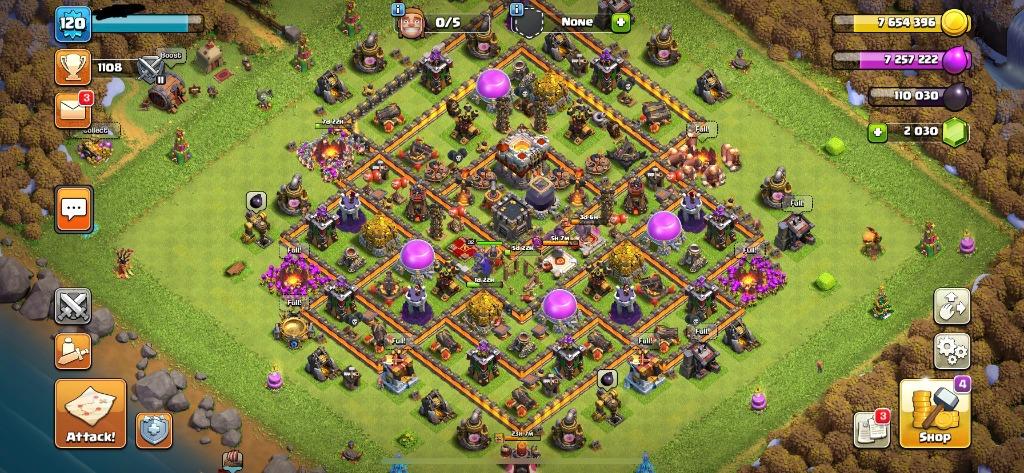This screenshot has height=473, width=1024.
Task: Show info for the shield status
Action: (517, 9)
